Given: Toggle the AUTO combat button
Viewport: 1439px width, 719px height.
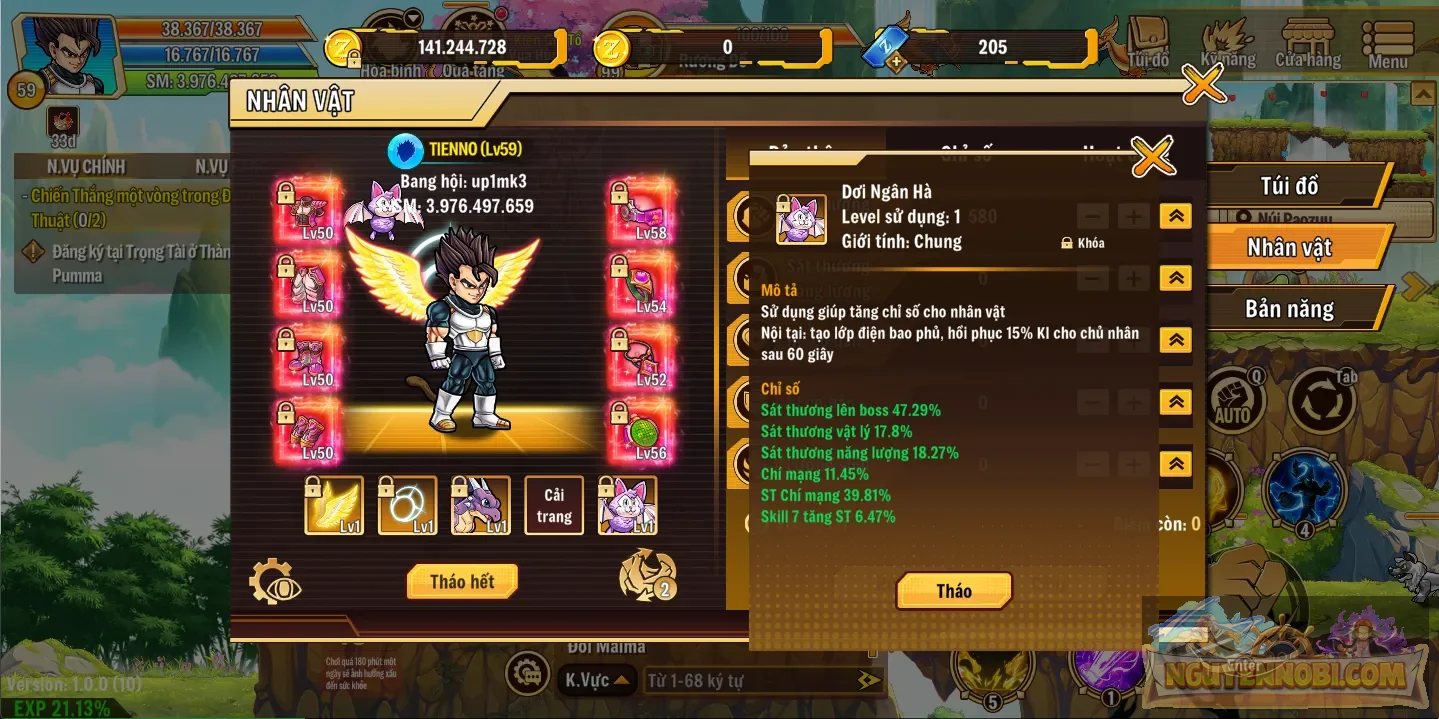Looking at the screenshot, I should 1233,402.
